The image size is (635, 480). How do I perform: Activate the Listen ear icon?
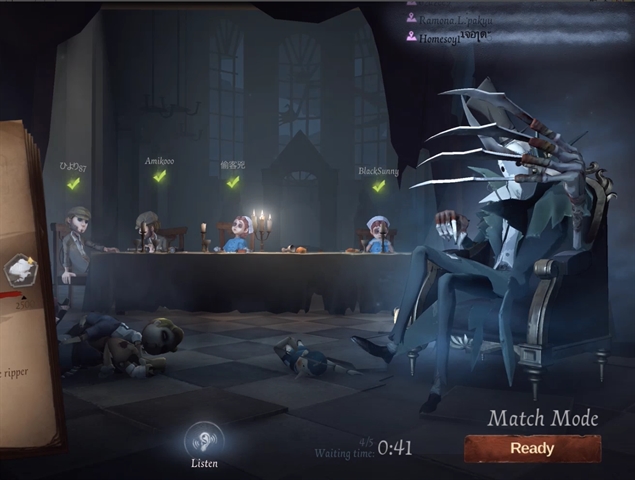(204, 440)
